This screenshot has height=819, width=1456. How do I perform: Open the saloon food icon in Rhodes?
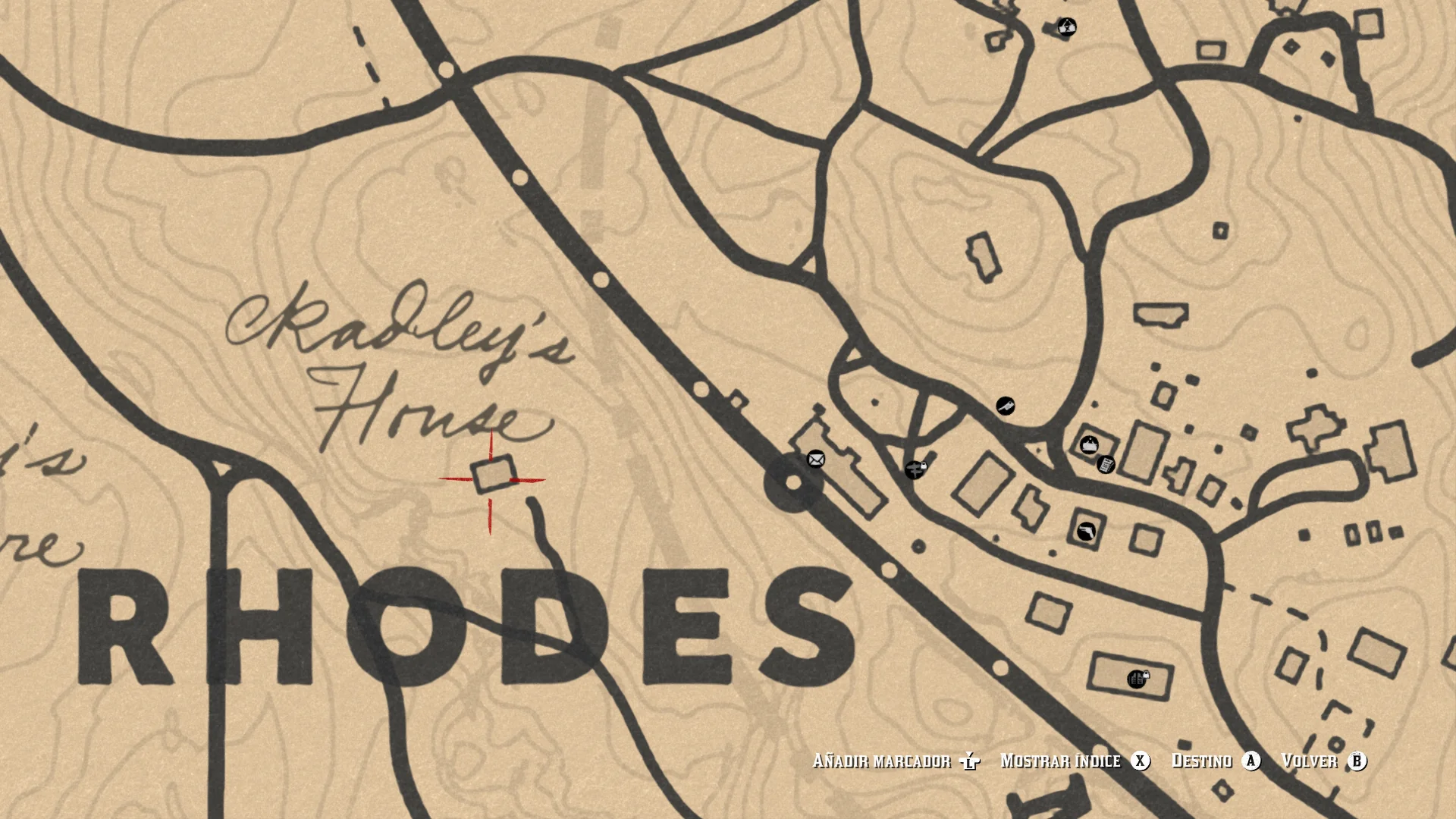pyautogui.click(x=1088, y=445)
